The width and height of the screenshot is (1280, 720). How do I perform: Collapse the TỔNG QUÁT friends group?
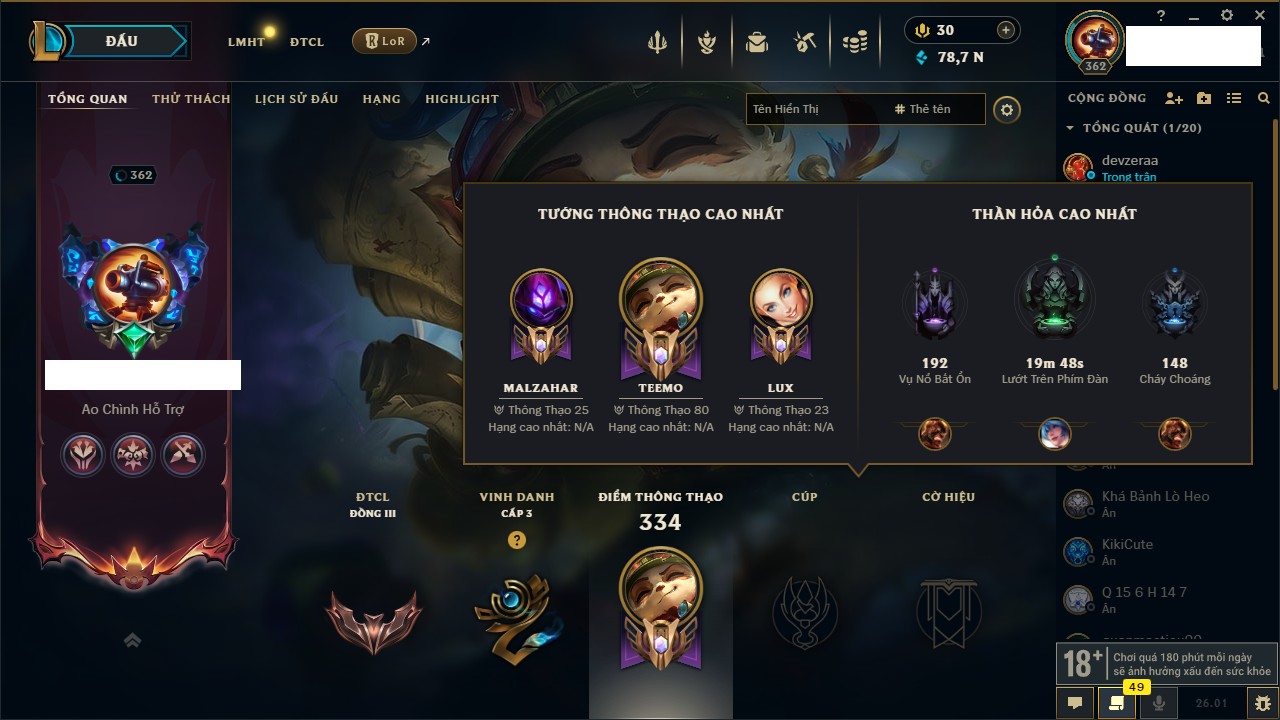(1070, 128)
